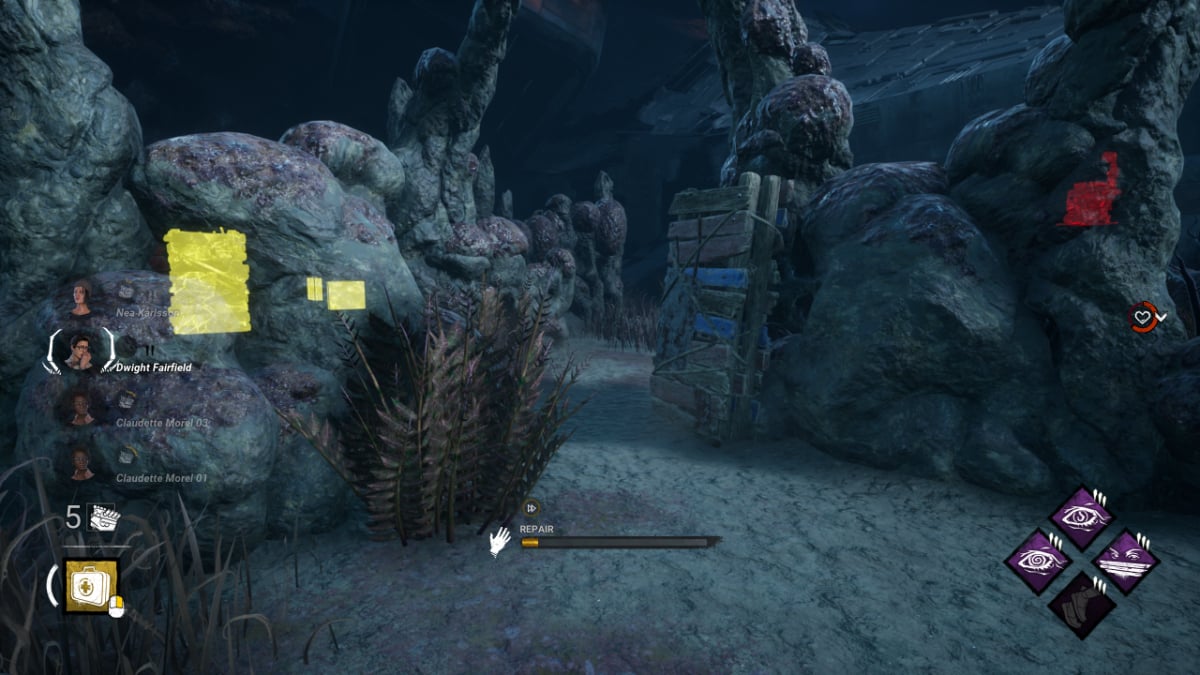
Task: Click the topmost eye perk icon
Action: pyautogui.click(x=1081, y=517)
